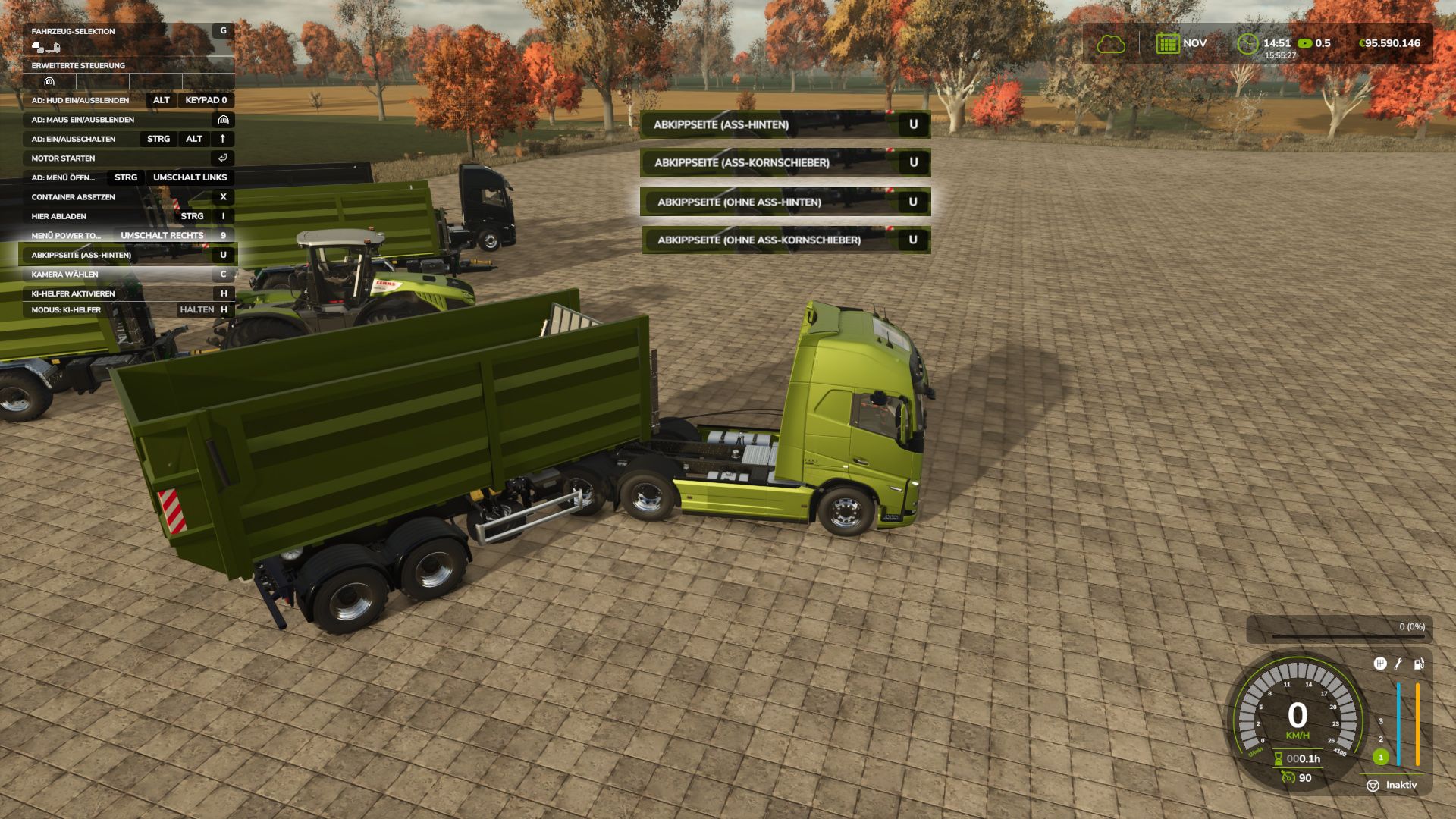Image resolution: width=1456 pixels, height=819 pixels.
Task: Click KI-Helfer aktivieren
Action: 72,293
